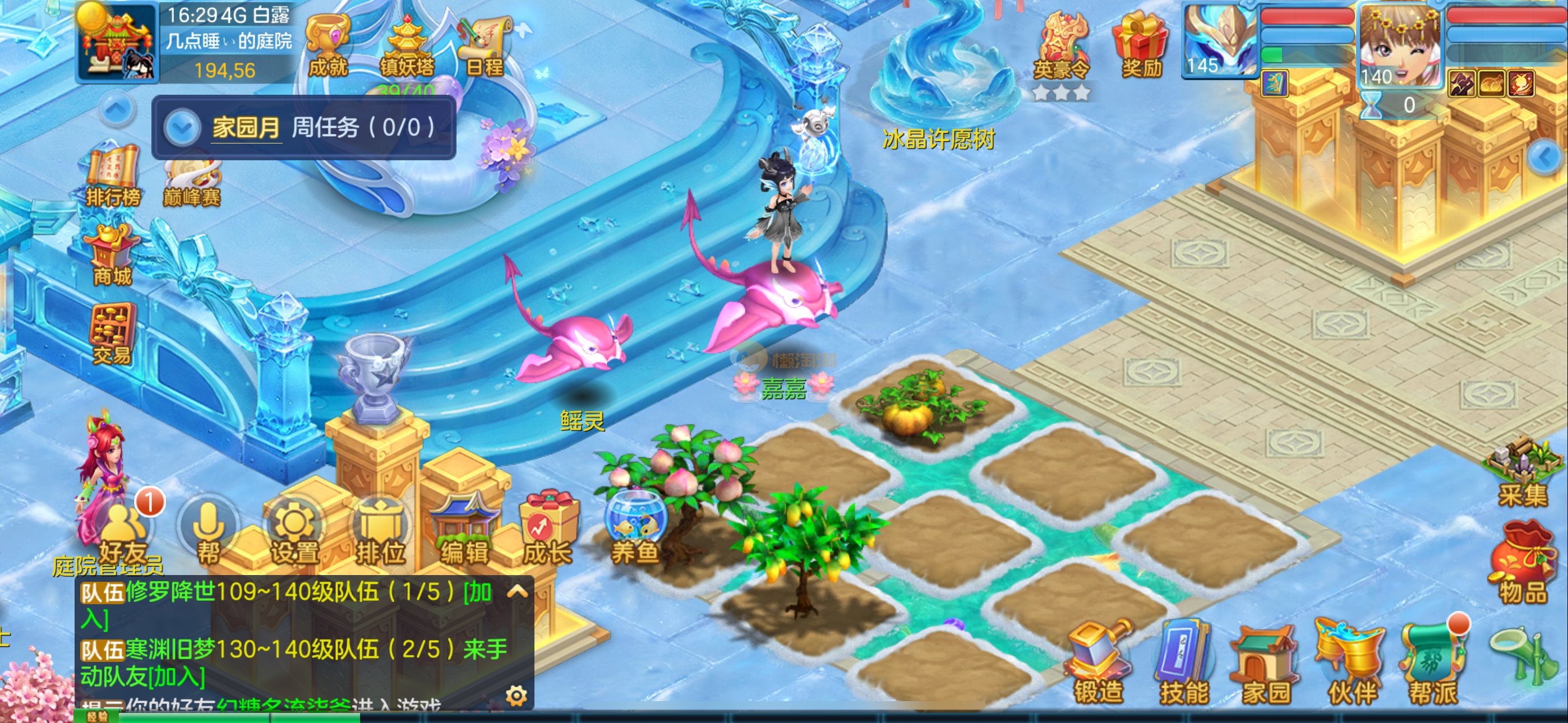1568x723 pixels.
Task: Open the 巅峰赛 tournament icon
Action: pyautogui.click(x=191, y=179)
